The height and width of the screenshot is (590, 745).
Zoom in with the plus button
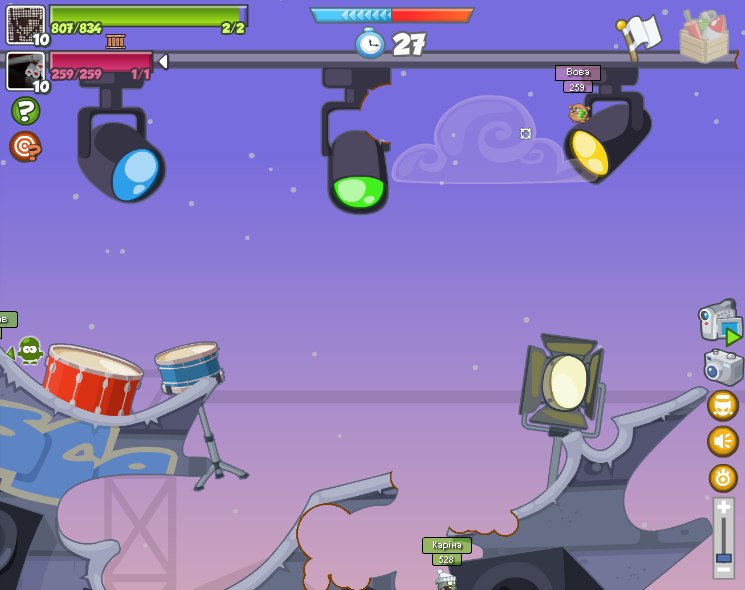pyautogui.click(x=723, y=509)
